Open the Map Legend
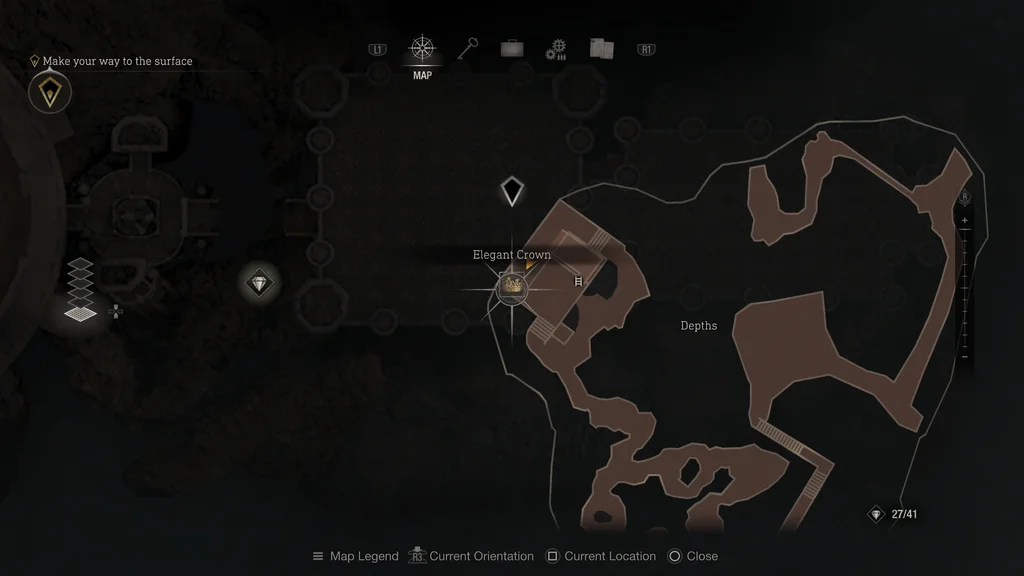The height and width of the screenshot is (576, 1024). click(x=355, y=556)
